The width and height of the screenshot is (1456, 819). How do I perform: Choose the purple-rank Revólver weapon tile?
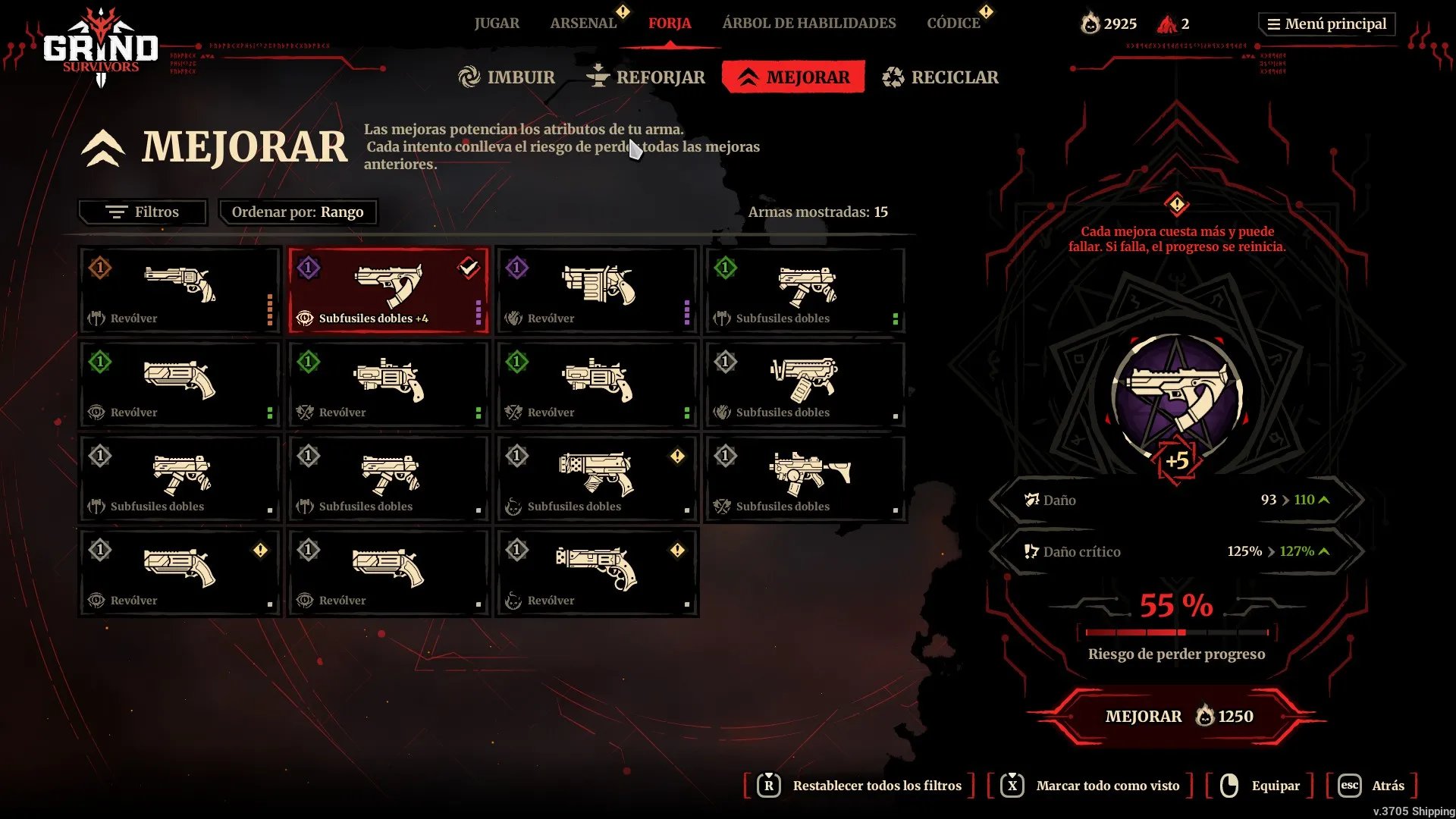click(597, 290)
